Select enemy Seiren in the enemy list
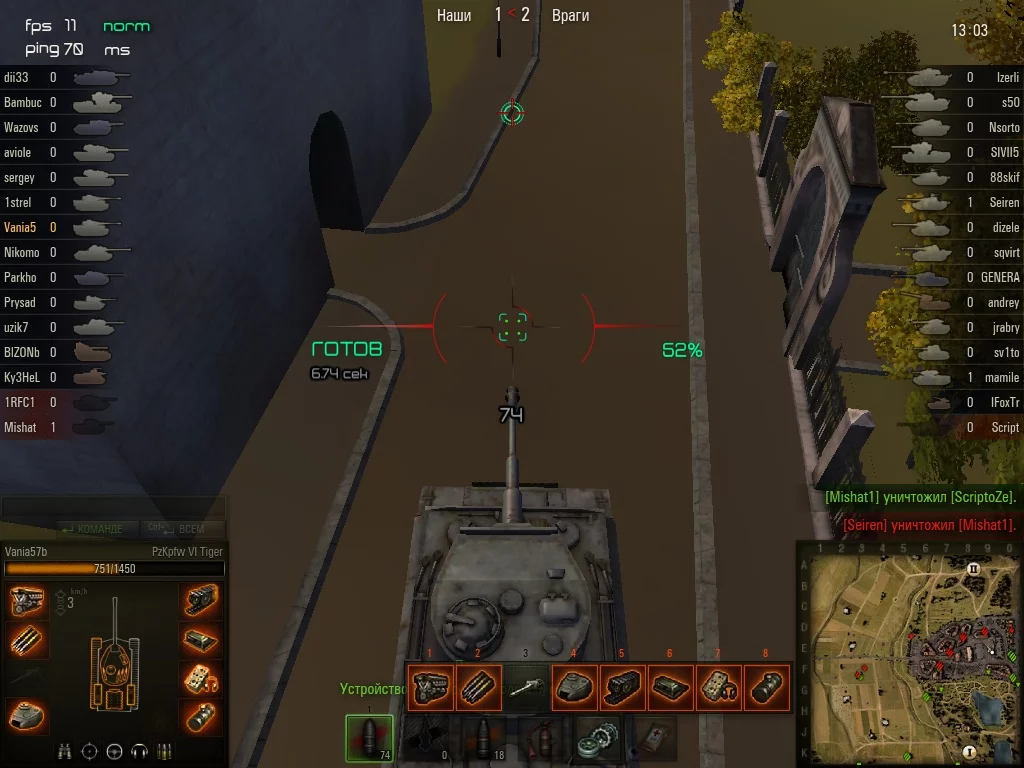The height and width of the screenshot is (768, 1024). [x=1004, y=202]
